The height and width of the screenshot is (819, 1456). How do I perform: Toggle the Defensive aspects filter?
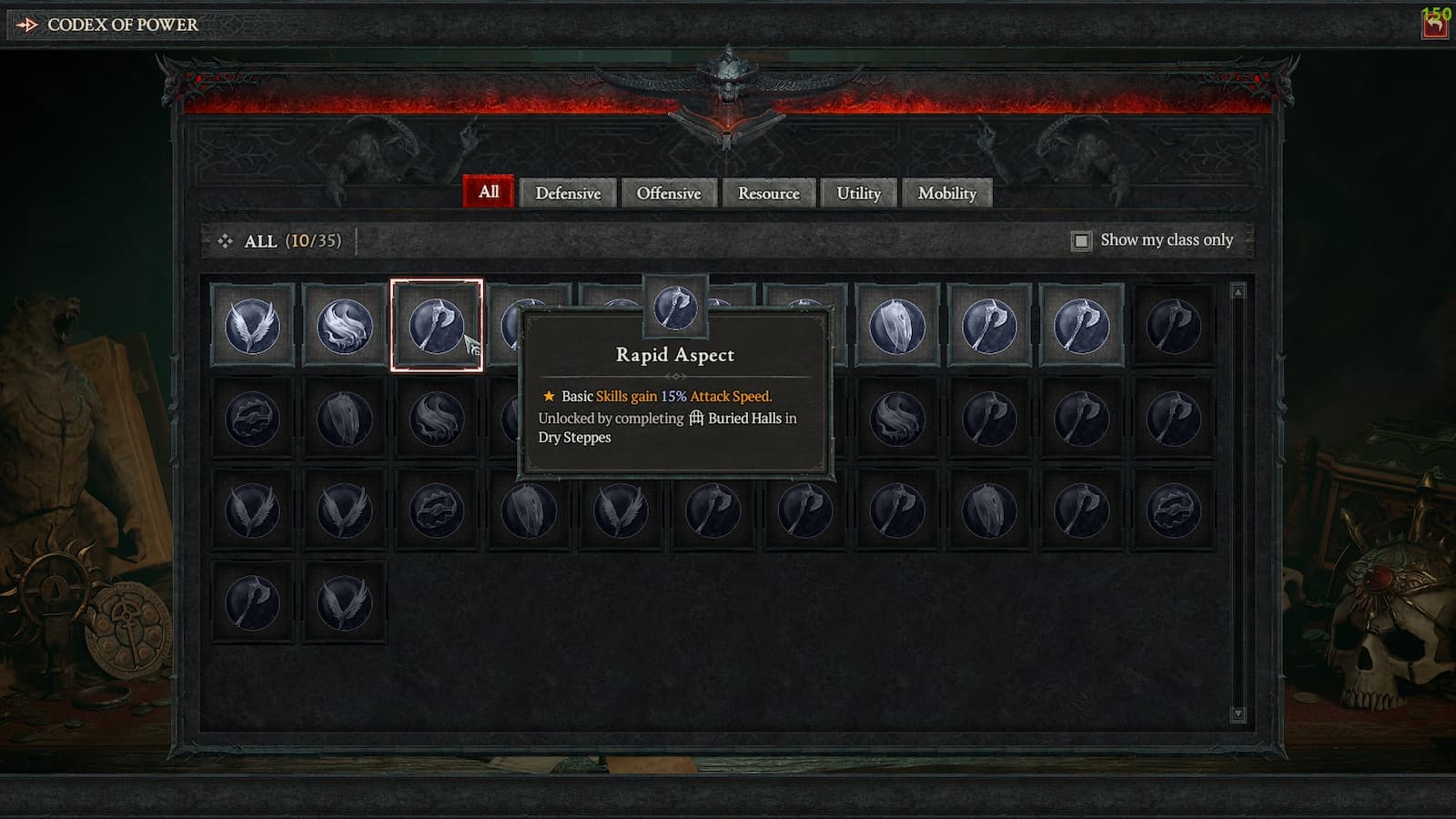tap(570, 193)
